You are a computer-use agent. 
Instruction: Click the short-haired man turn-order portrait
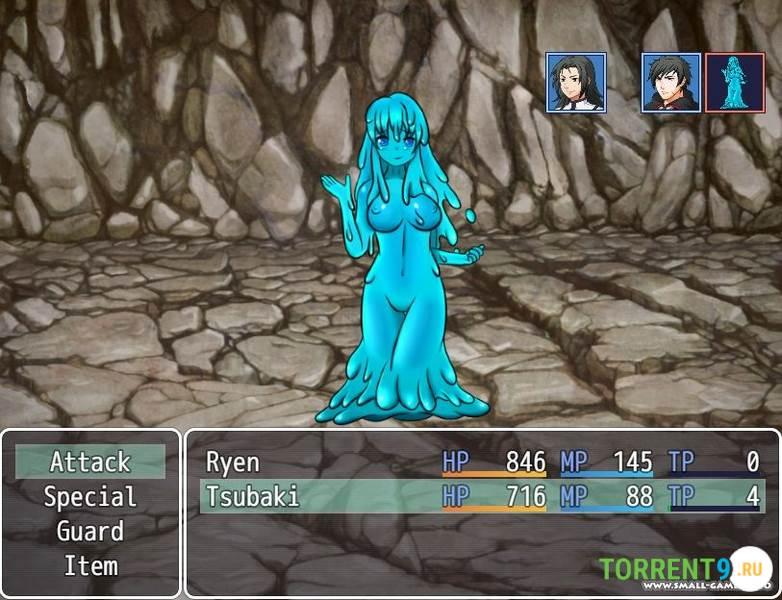pyautogui.click(x=670, y=82)
